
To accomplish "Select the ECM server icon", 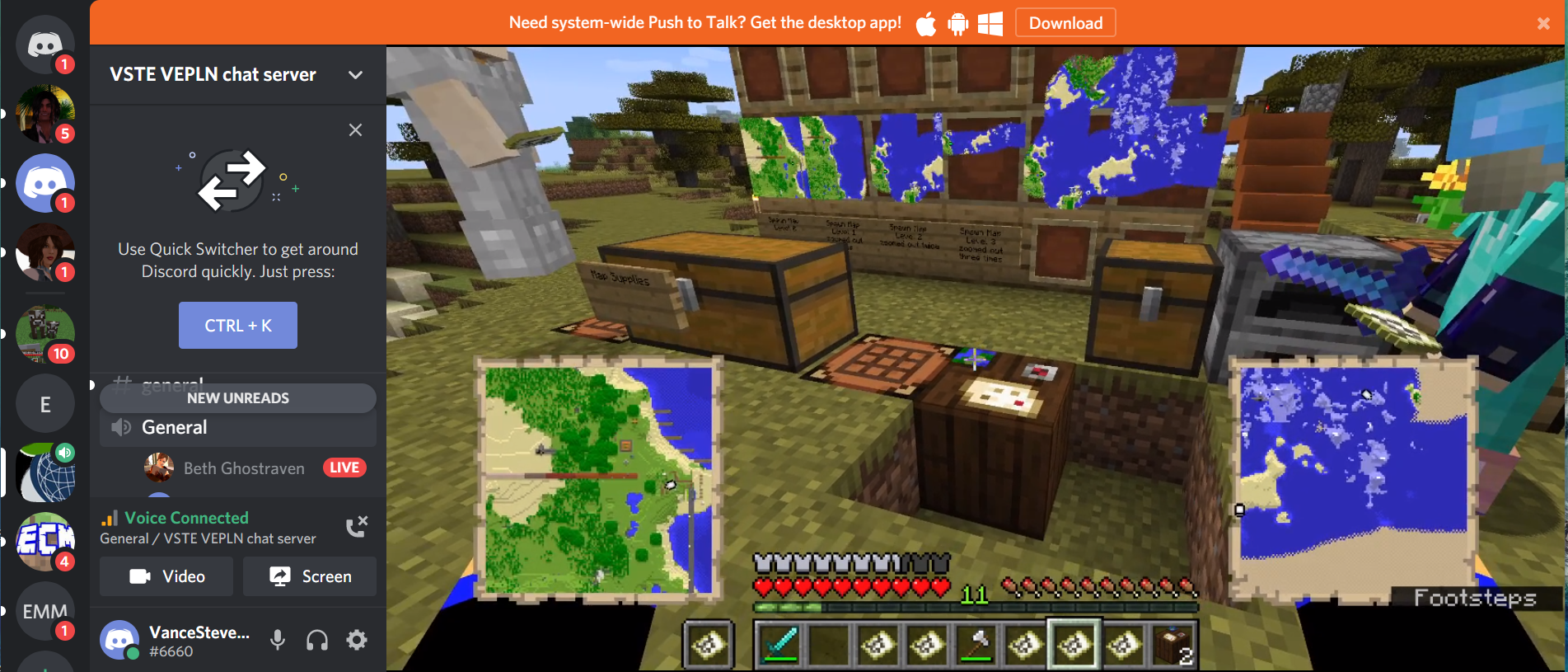I will point(45,542).
